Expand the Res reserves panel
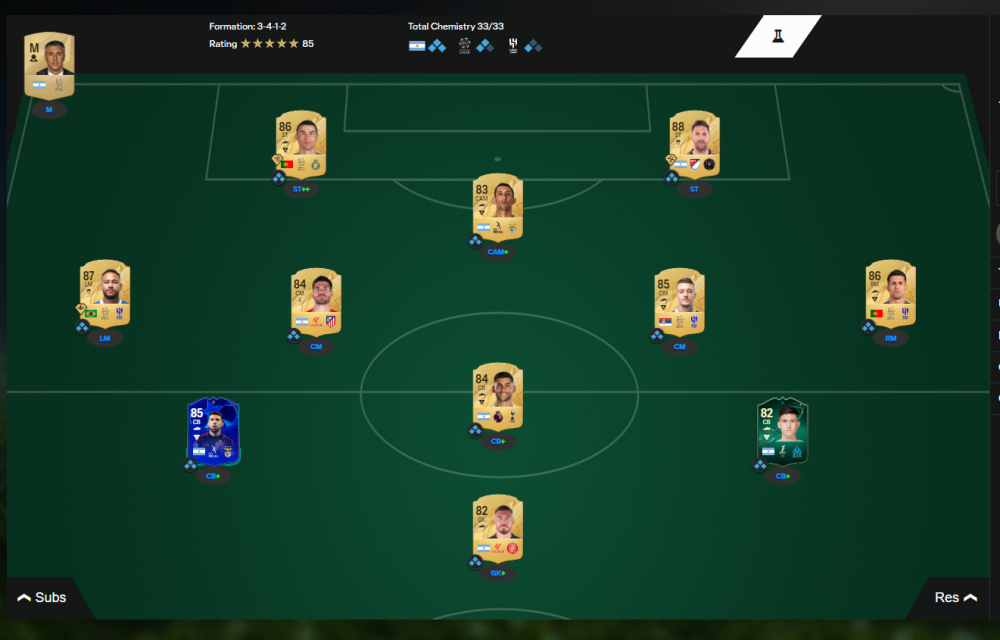 click(954, 598)
